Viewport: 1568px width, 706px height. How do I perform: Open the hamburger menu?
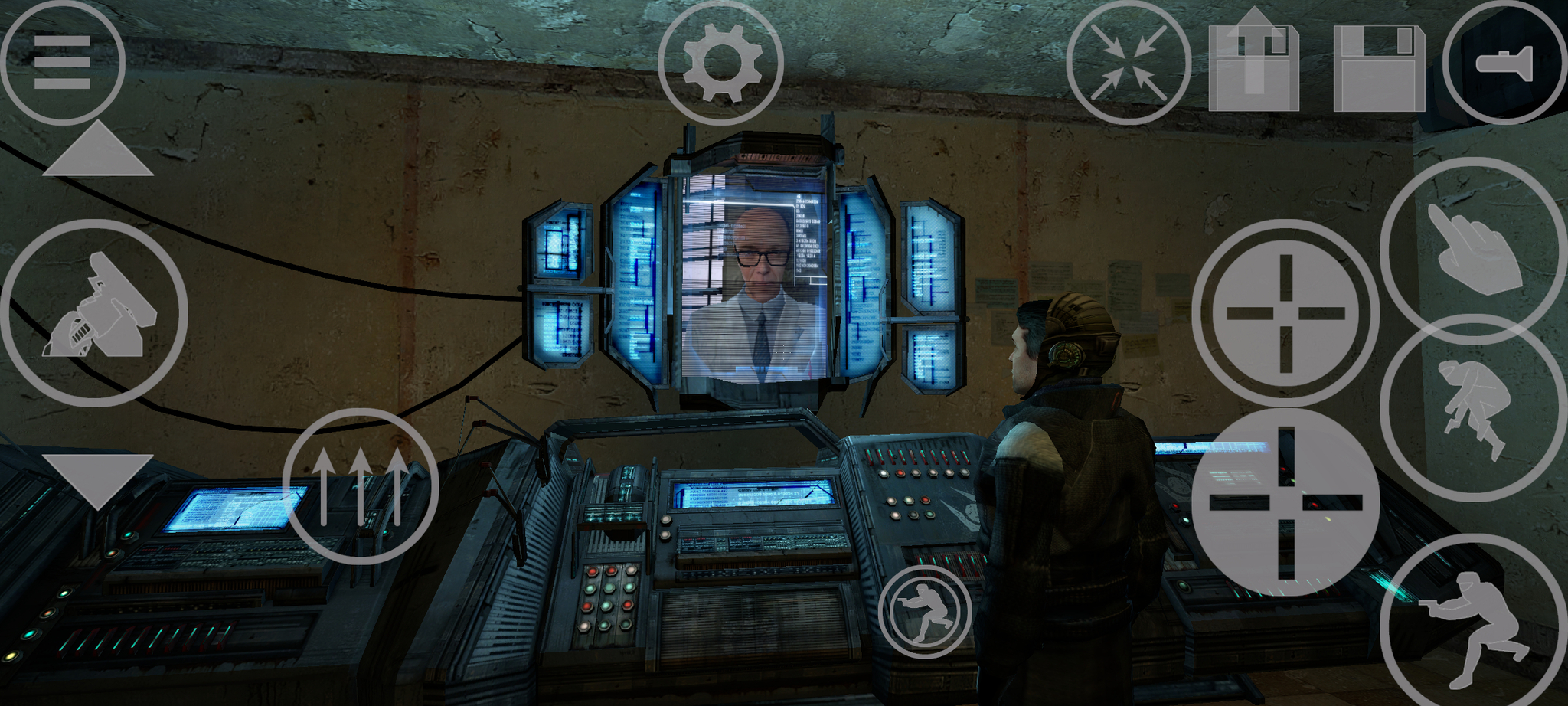62,62
